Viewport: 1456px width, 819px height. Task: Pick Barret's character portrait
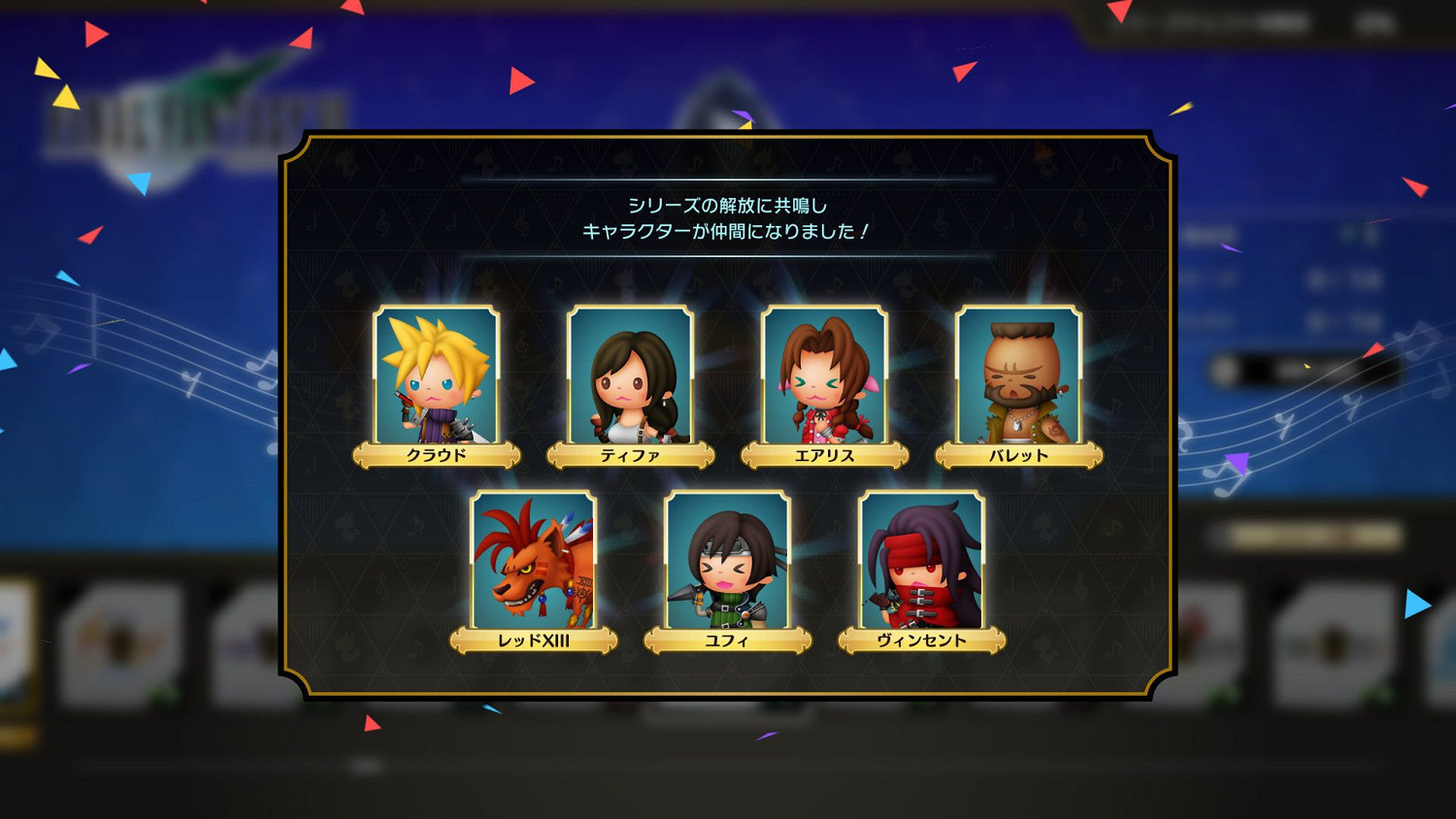click(1017, 374)
